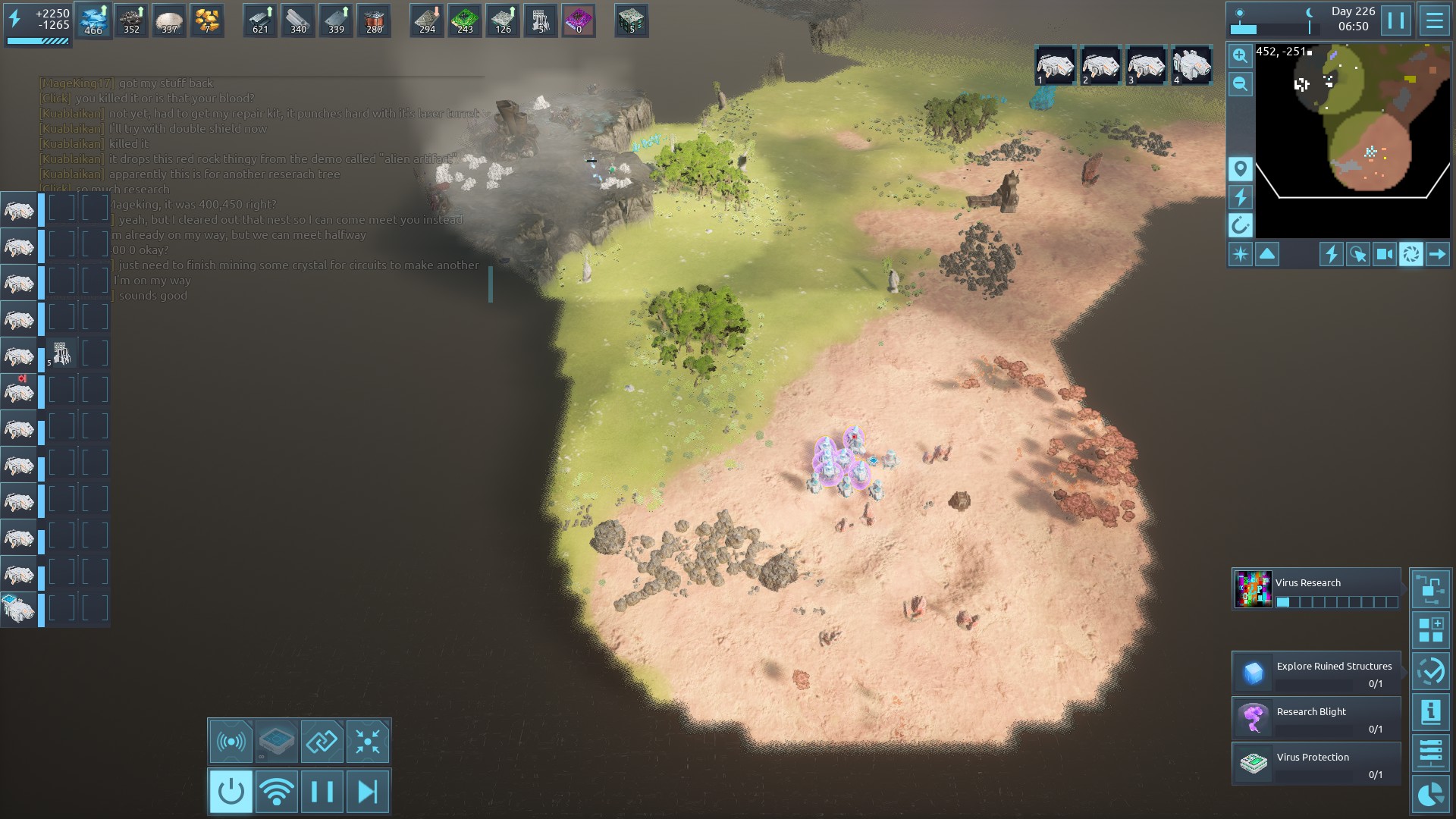
Task: Select control group 4 unit
Action: point(1191,66)
